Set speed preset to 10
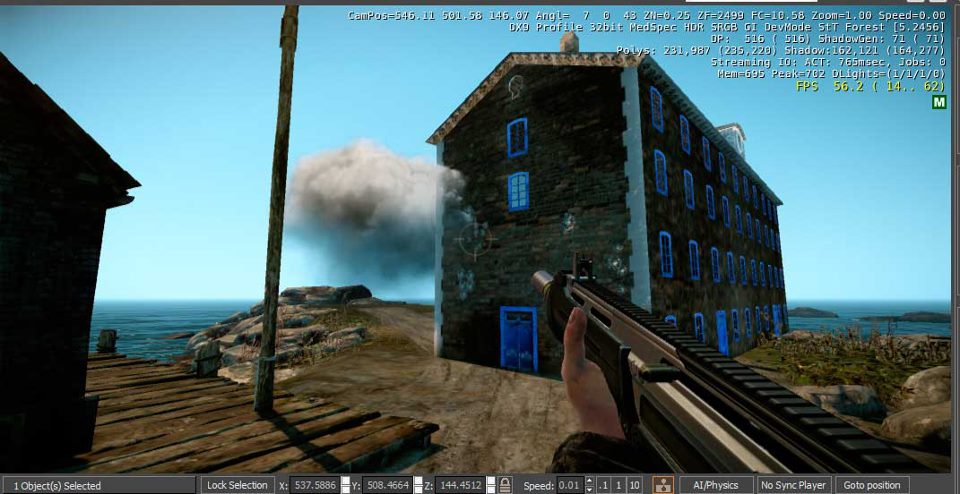 pos(635,485)
